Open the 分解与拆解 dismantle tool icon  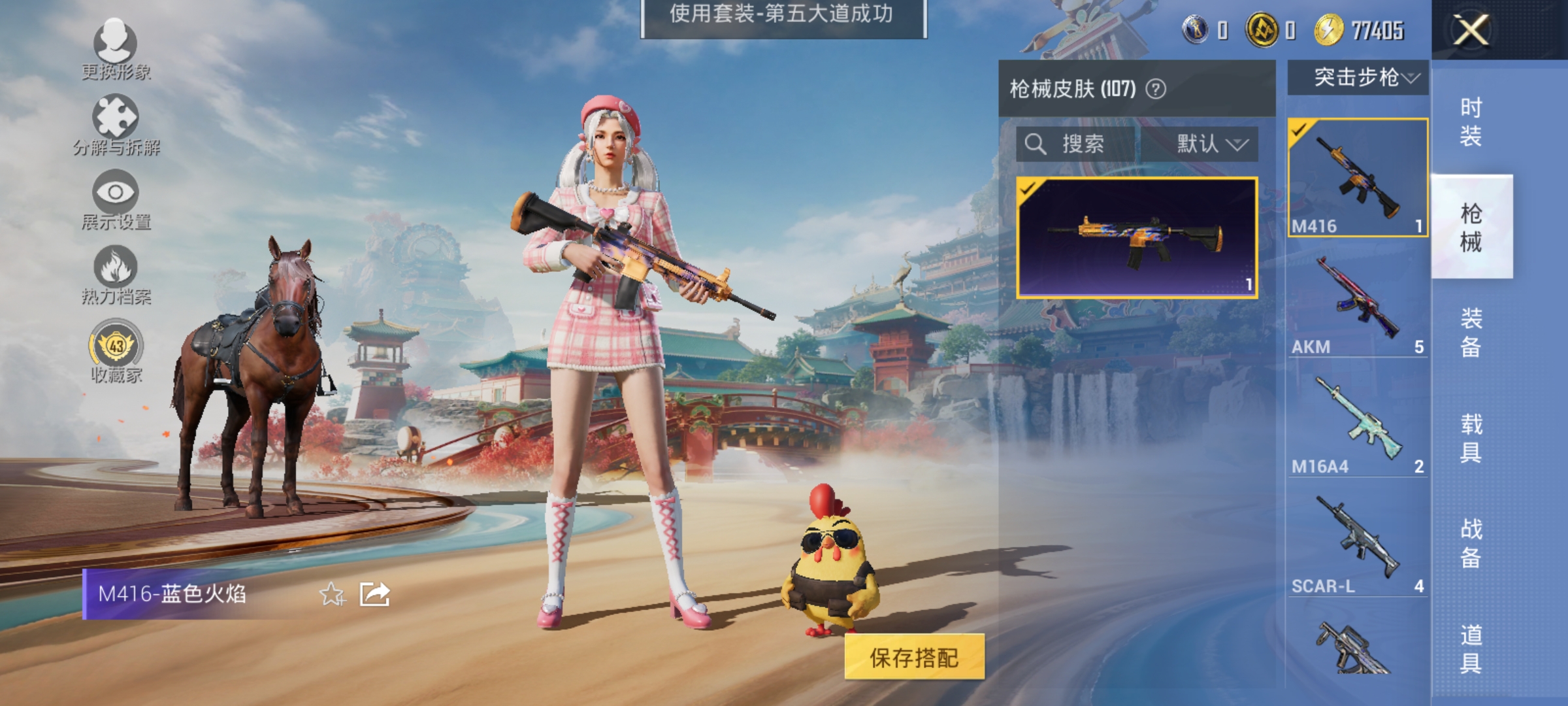coord(116,118)
